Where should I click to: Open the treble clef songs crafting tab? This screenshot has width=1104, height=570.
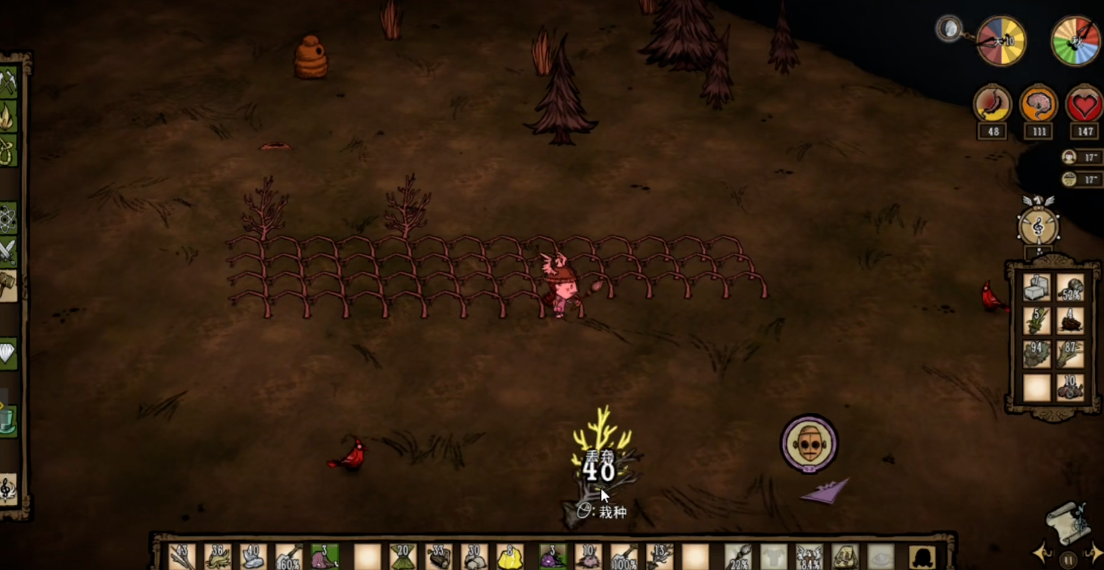(9, 489)
